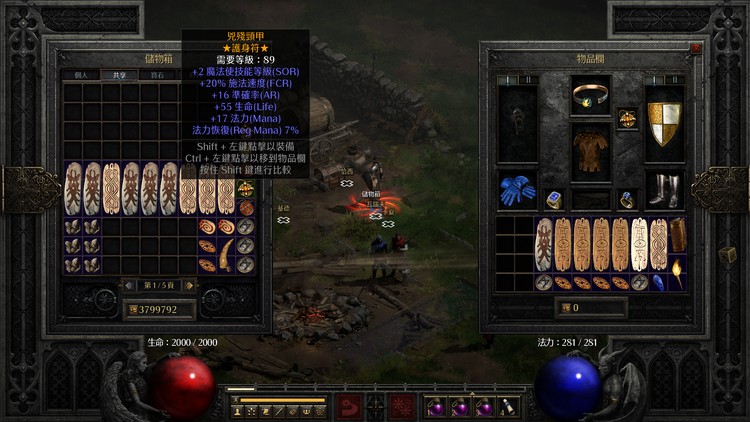Switch to the 個人 stash tab
750x422 pixels.
click(x=82, y=75)
